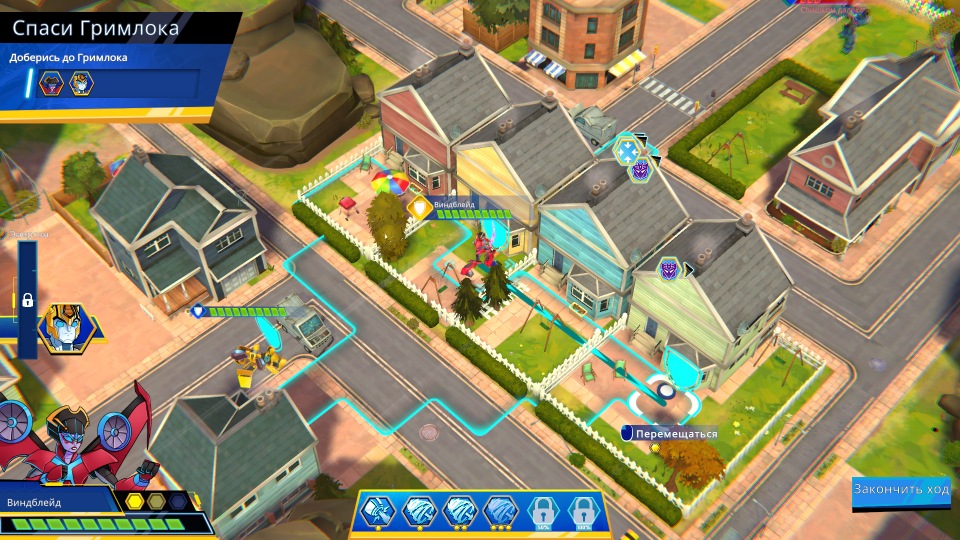Click the Закончить ход end turn button
Image resolution: width=960 pixels, height=540 pixels.
coord(901,489)
